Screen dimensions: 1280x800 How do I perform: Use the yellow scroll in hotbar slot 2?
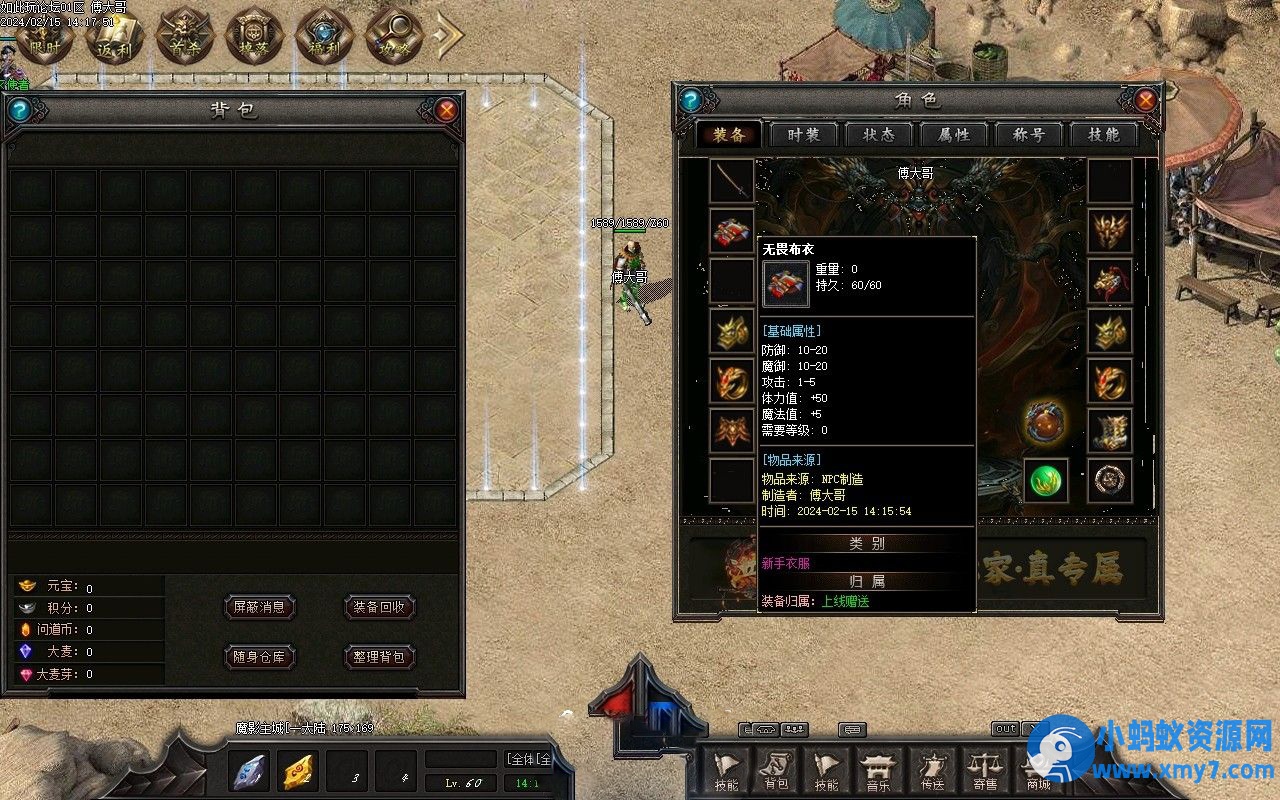(x=296, y=771)
